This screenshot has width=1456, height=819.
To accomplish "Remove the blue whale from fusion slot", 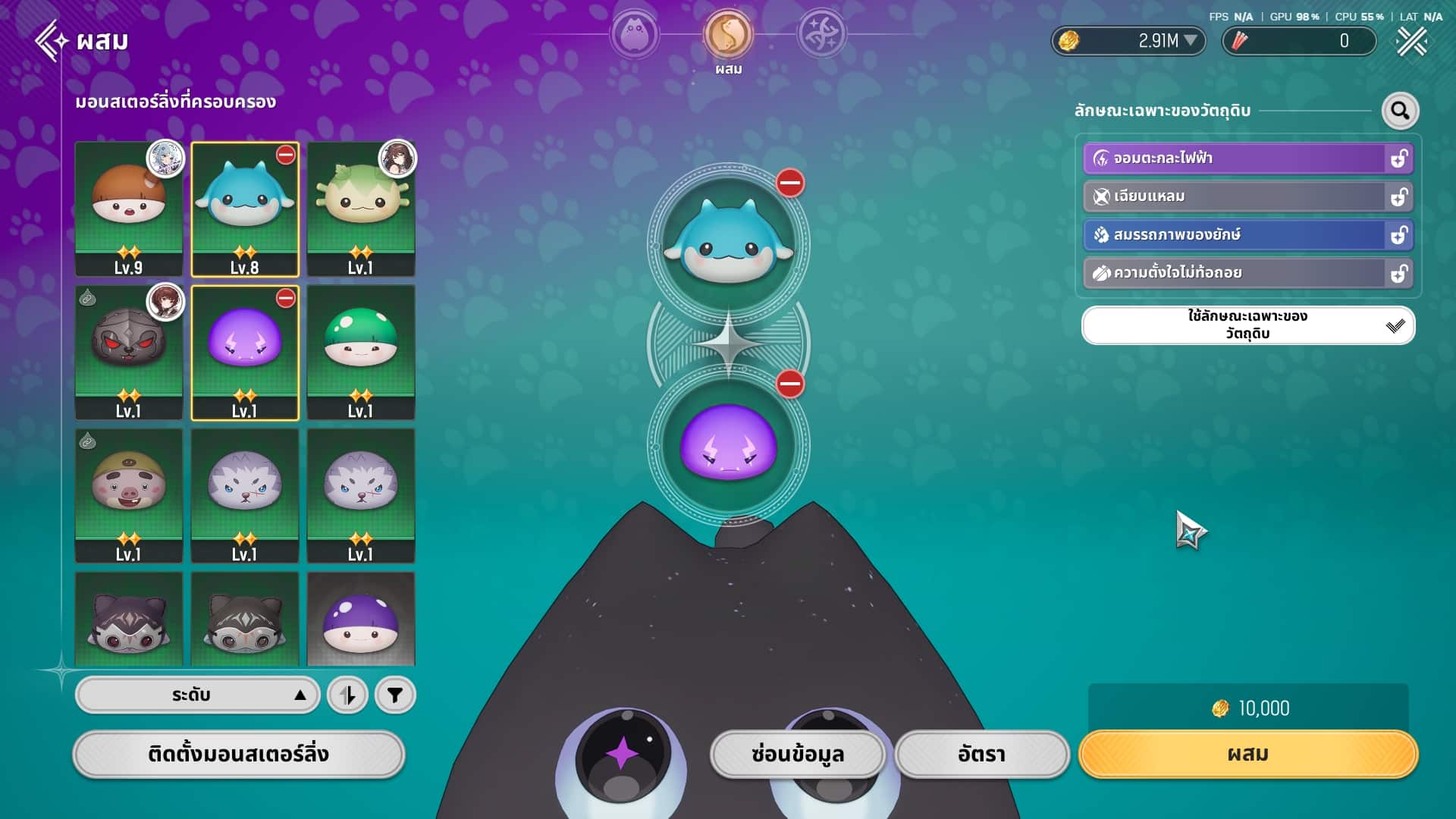I will [789, 183].
